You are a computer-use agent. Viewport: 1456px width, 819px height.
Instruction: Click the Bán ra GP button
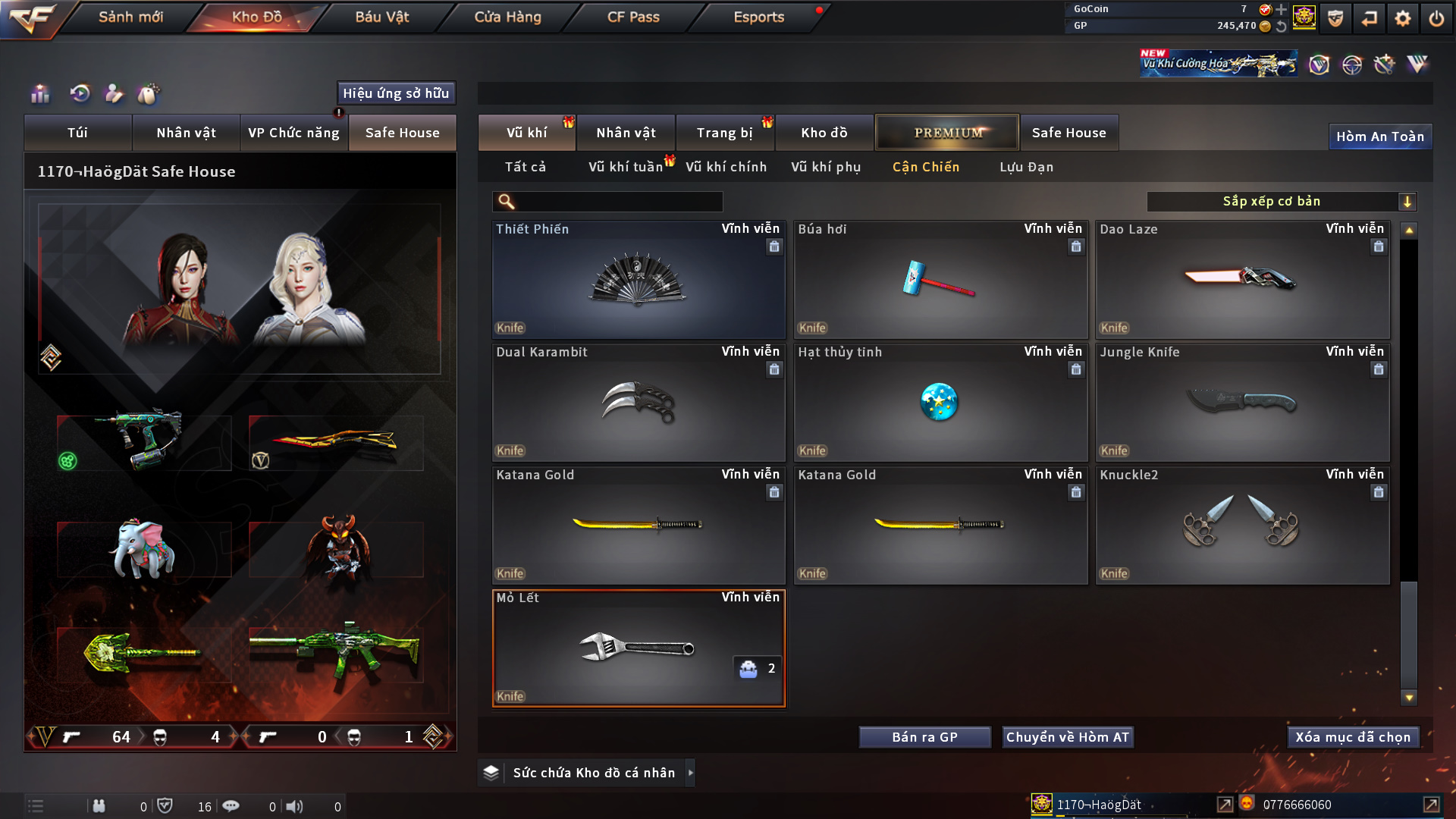[x=924, y=737]
